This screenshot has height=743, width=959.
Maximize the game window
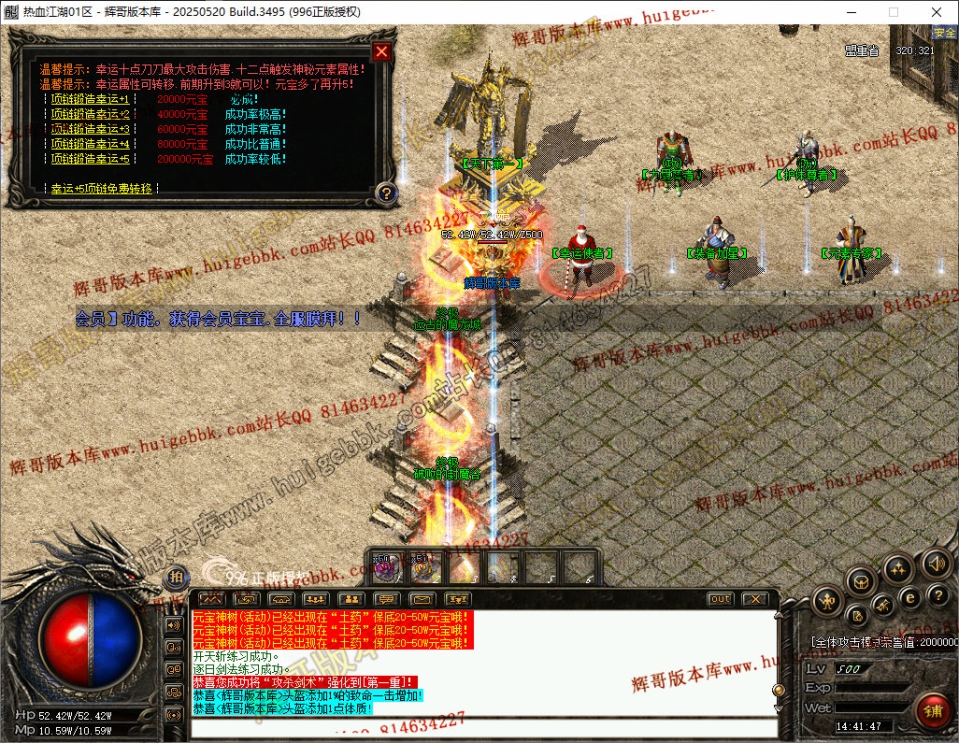(x=893, y=12)
